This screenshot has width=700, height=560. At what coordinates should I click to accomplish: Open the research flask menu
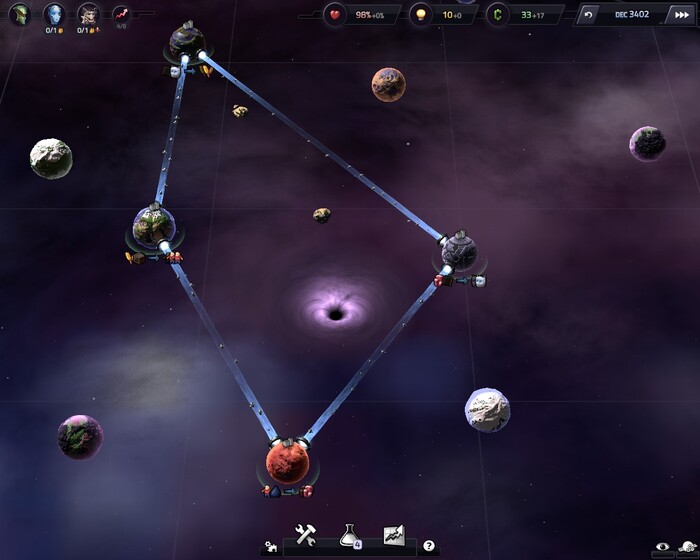coord(349,536)
